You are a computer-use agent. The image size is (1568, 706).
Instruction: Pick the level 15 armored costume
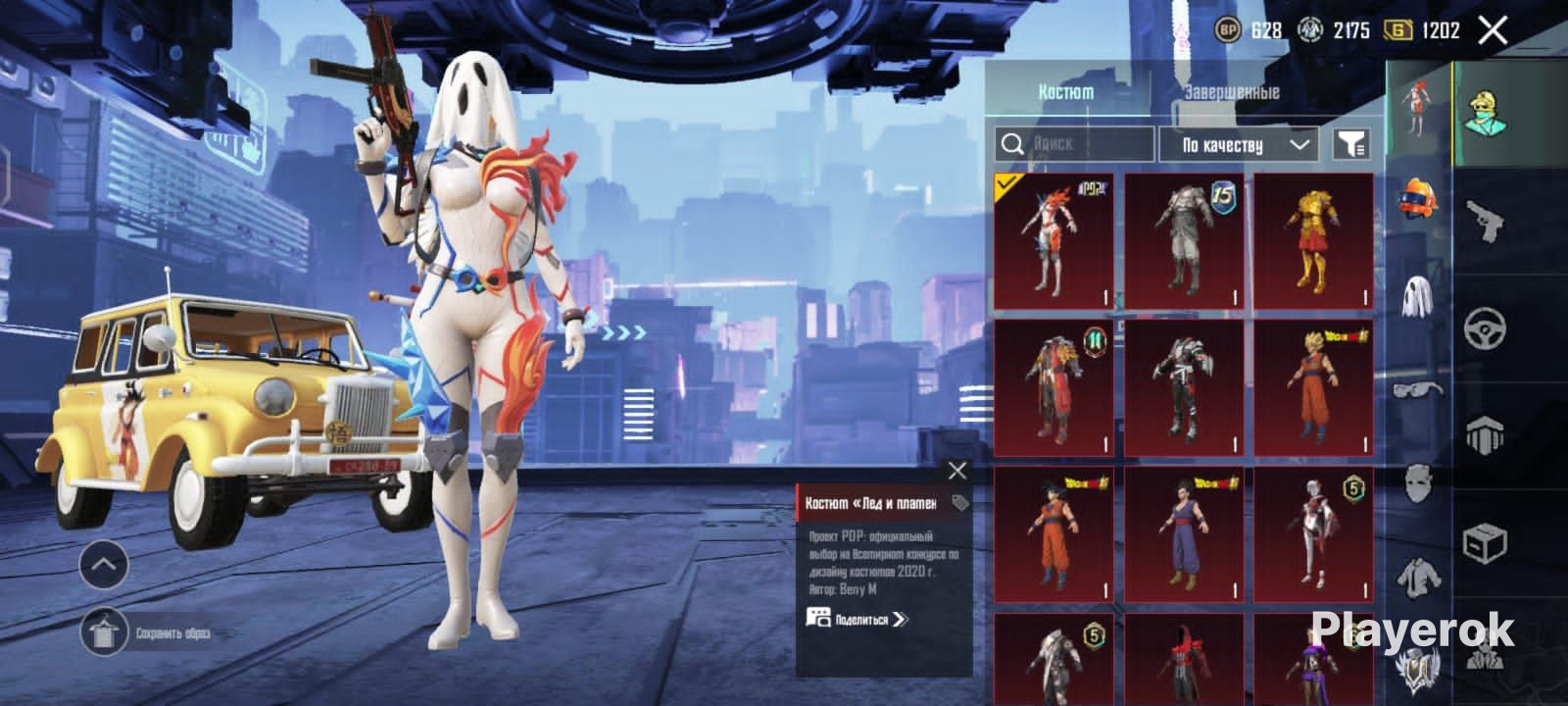(x=1184, y=240)
